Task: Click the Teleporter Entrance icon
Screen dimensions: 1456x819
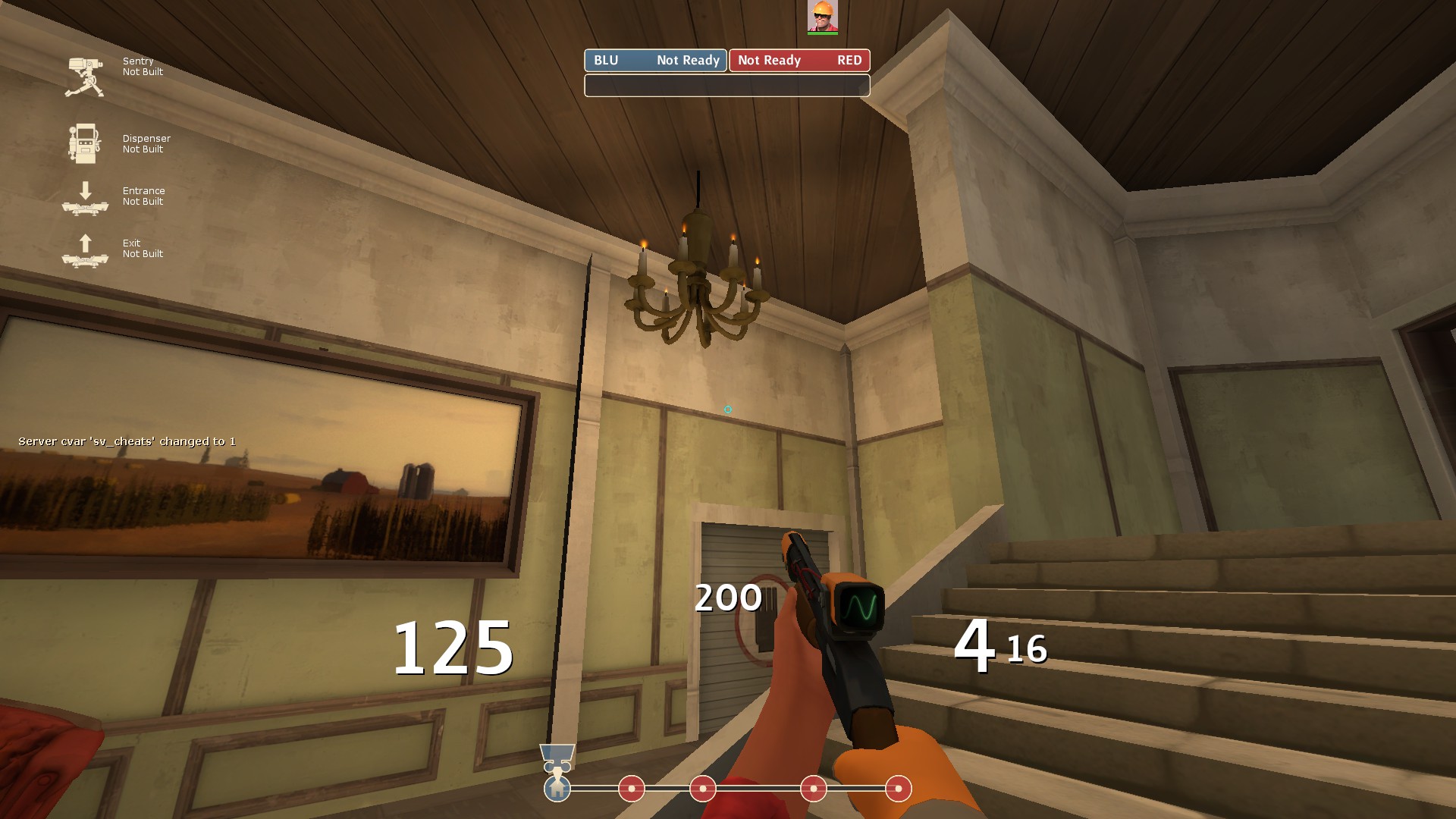Action: (x=85, y=199)
